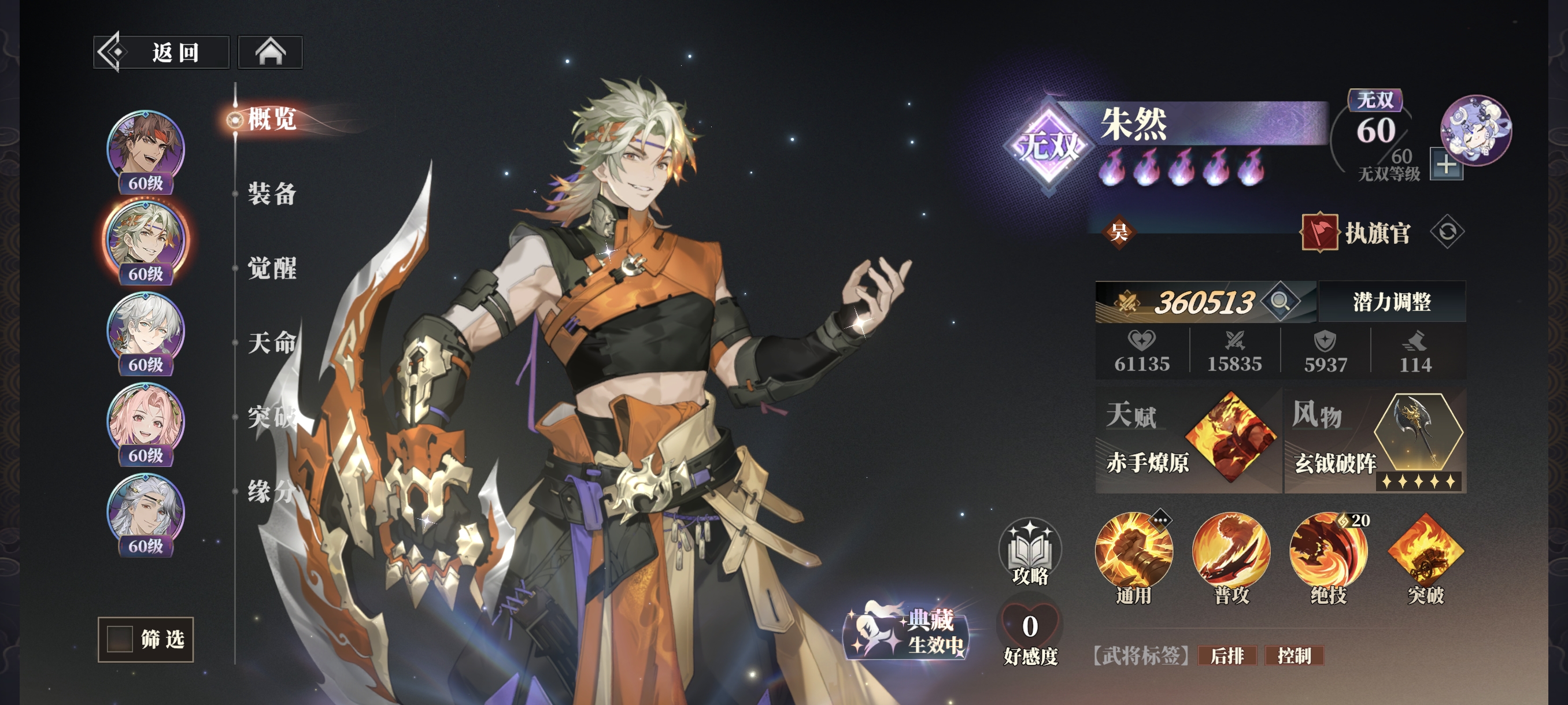Go to the home screen via house icon

tap(270, 53)
